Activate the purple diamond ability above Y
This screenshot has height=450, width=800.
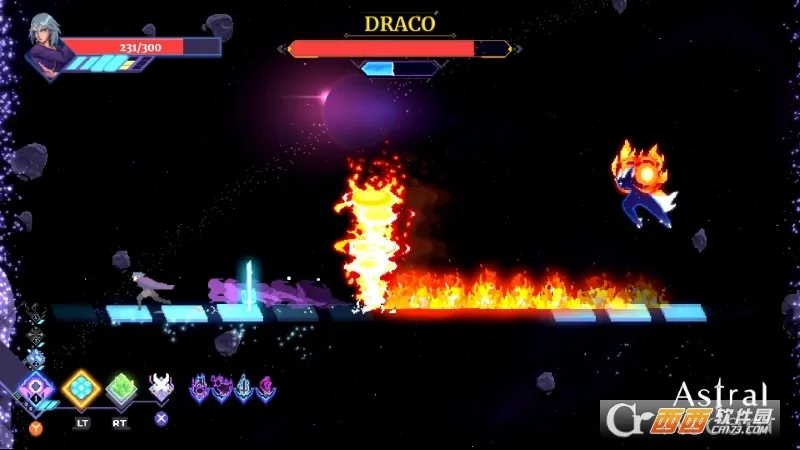[x=37, y=389]
